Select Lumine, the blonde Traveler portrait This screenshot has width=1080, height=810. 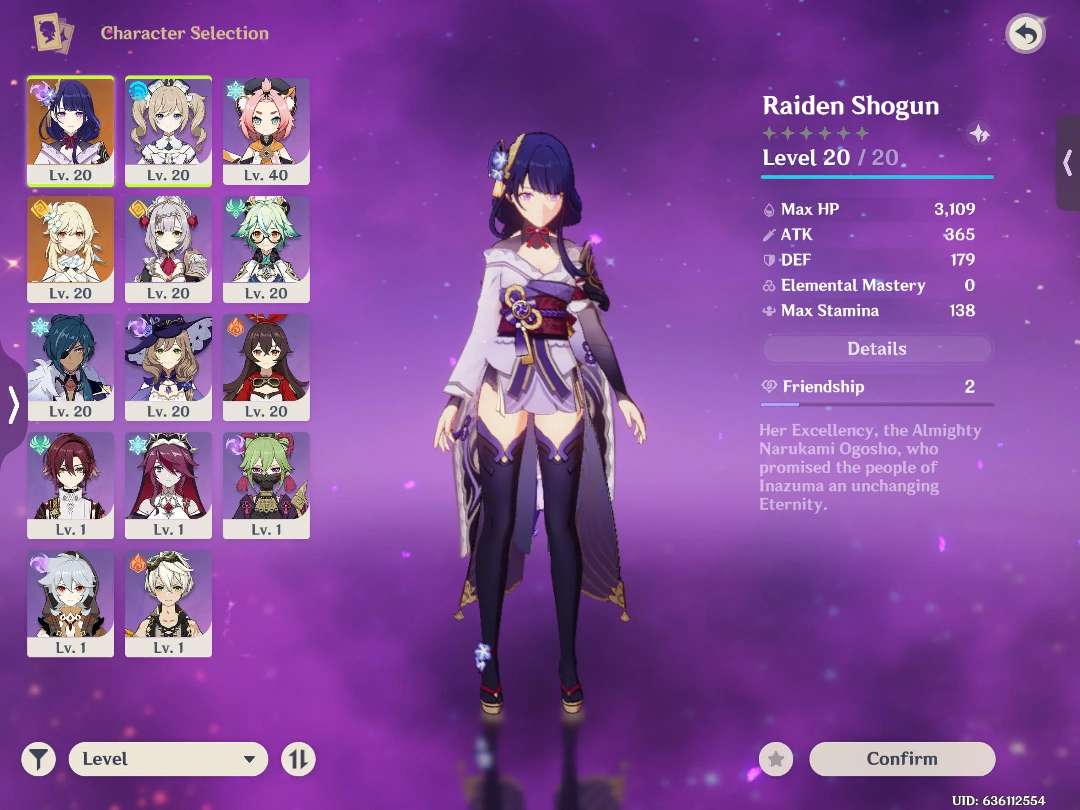click(70, 249)
